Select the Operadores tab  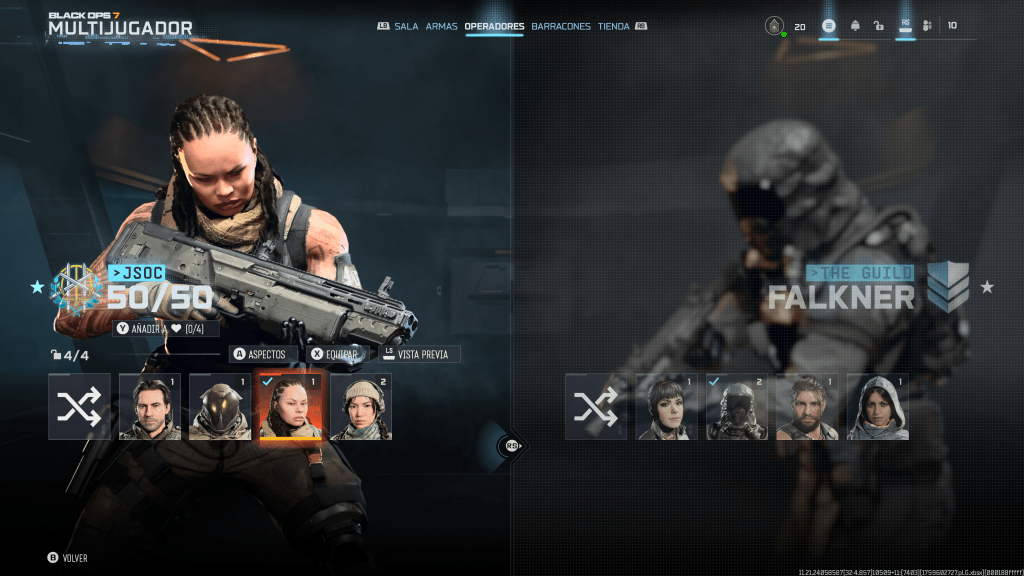[494, 26]
